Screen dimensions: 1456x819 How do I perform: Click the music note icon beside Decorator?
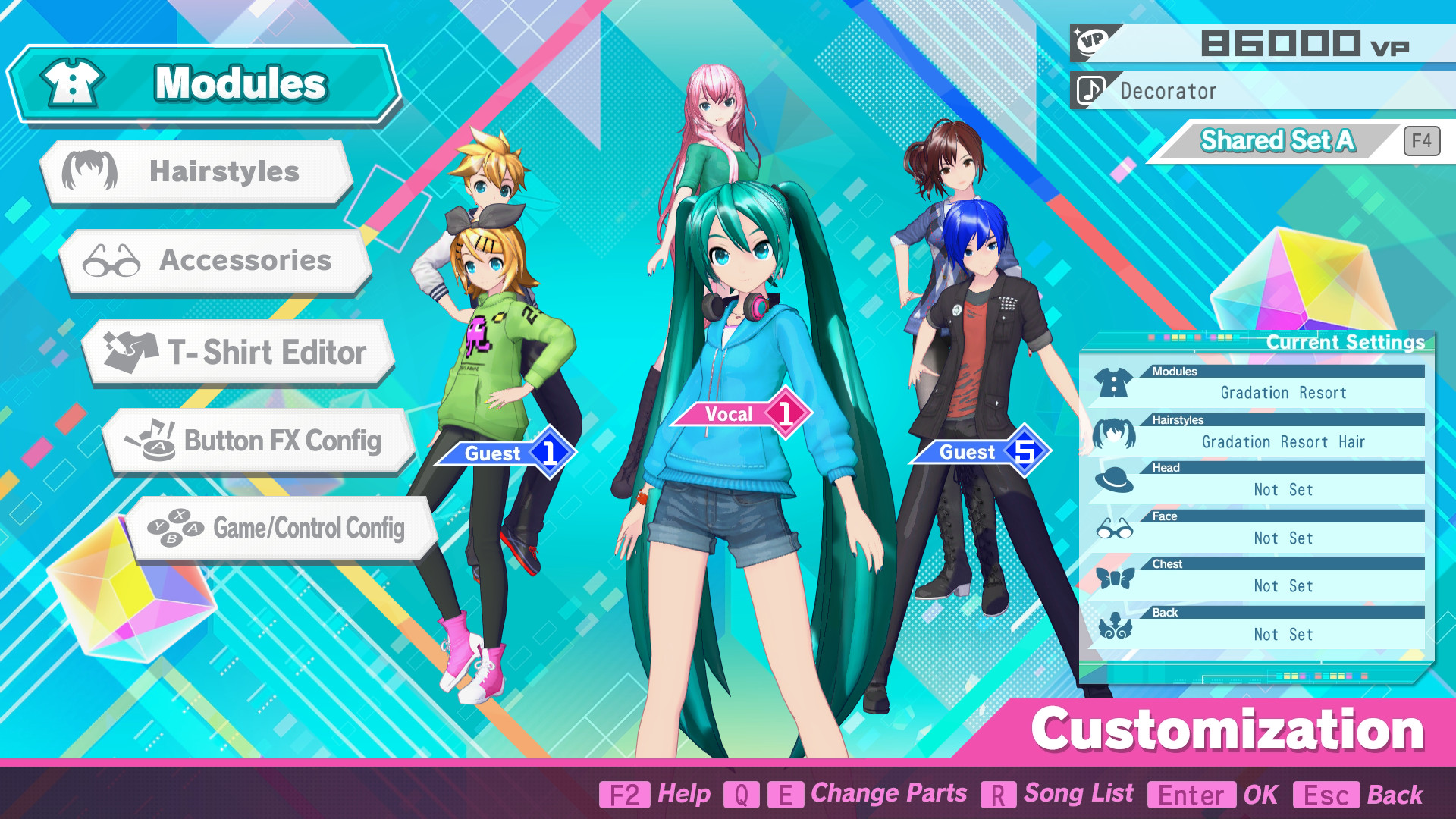1090,91
